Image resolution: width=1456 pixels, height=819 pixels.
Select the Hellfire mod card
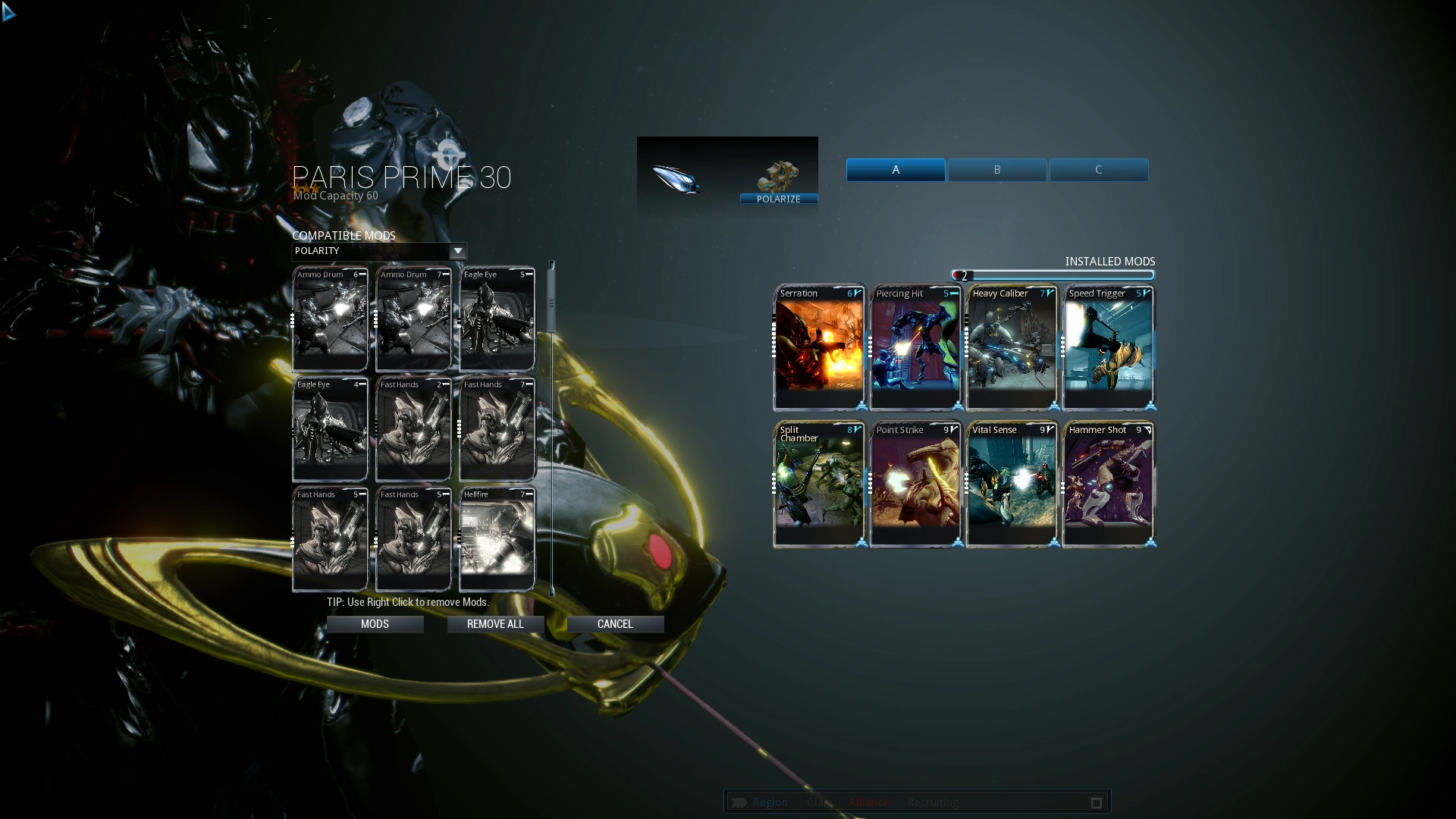pos(497,538)
